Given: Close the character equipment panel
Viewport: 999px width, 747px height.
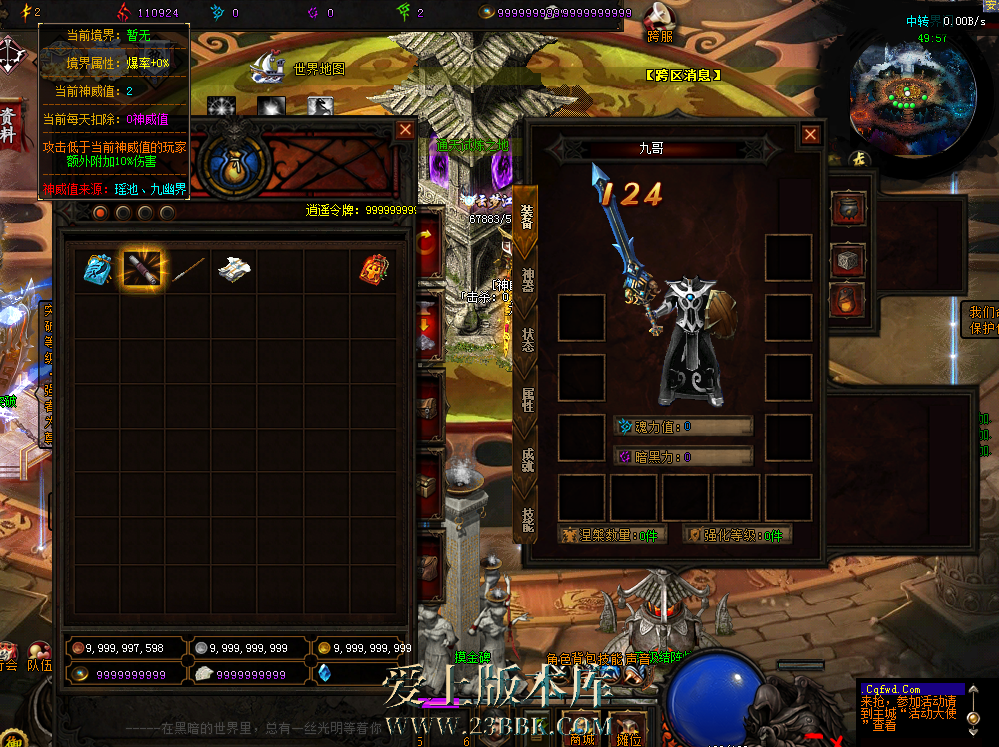Looking at the screenshot, I should [810, 135].
